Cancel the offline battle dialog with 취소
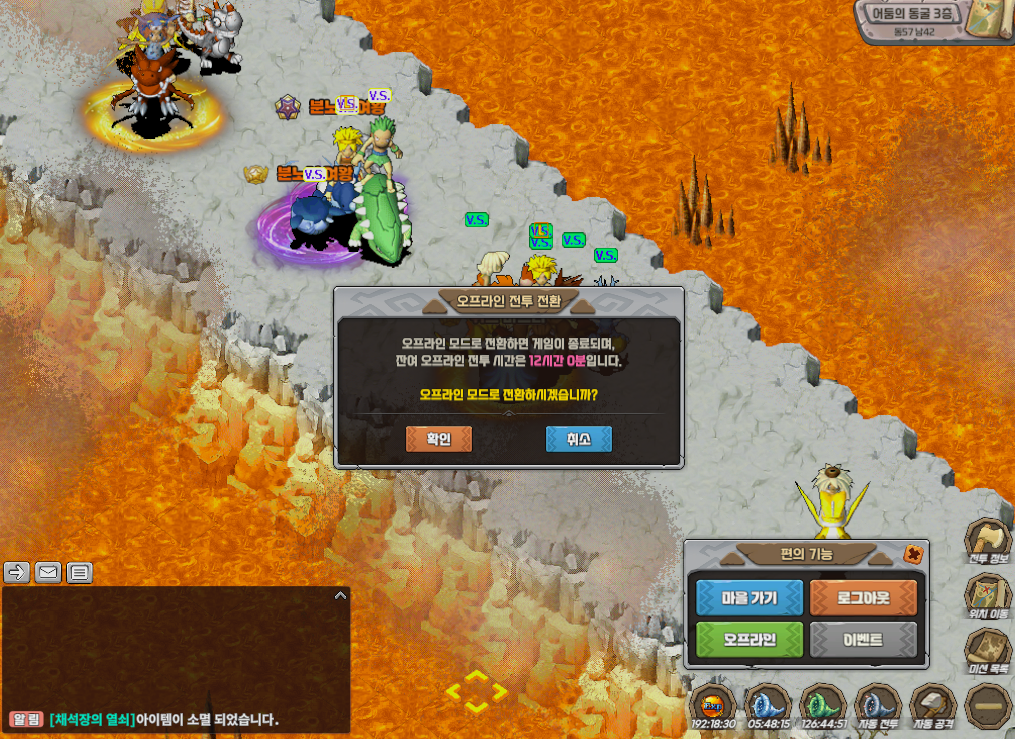 click(x=578, y=439)
